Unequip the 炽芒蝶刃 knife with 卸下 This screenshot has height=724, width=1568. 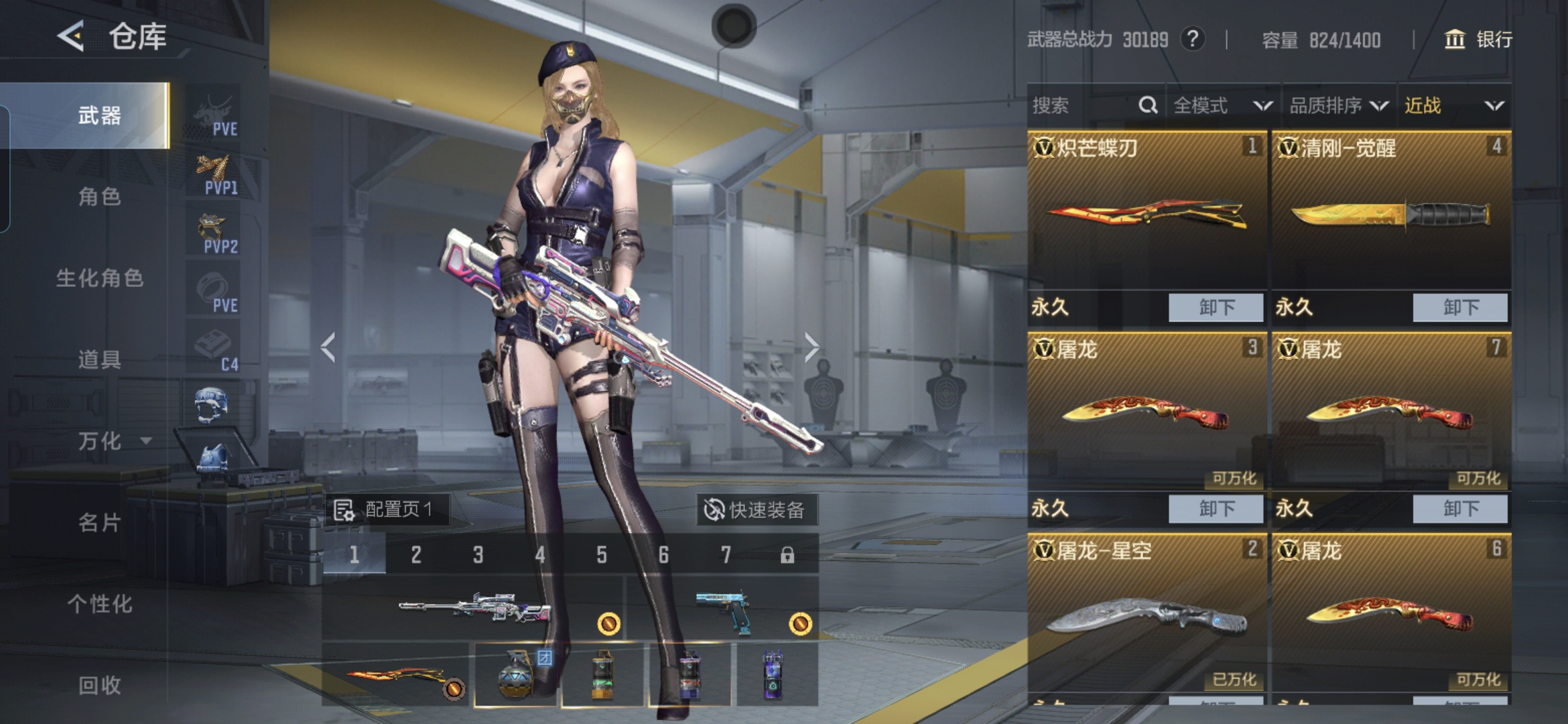(x=1216, y=308)
